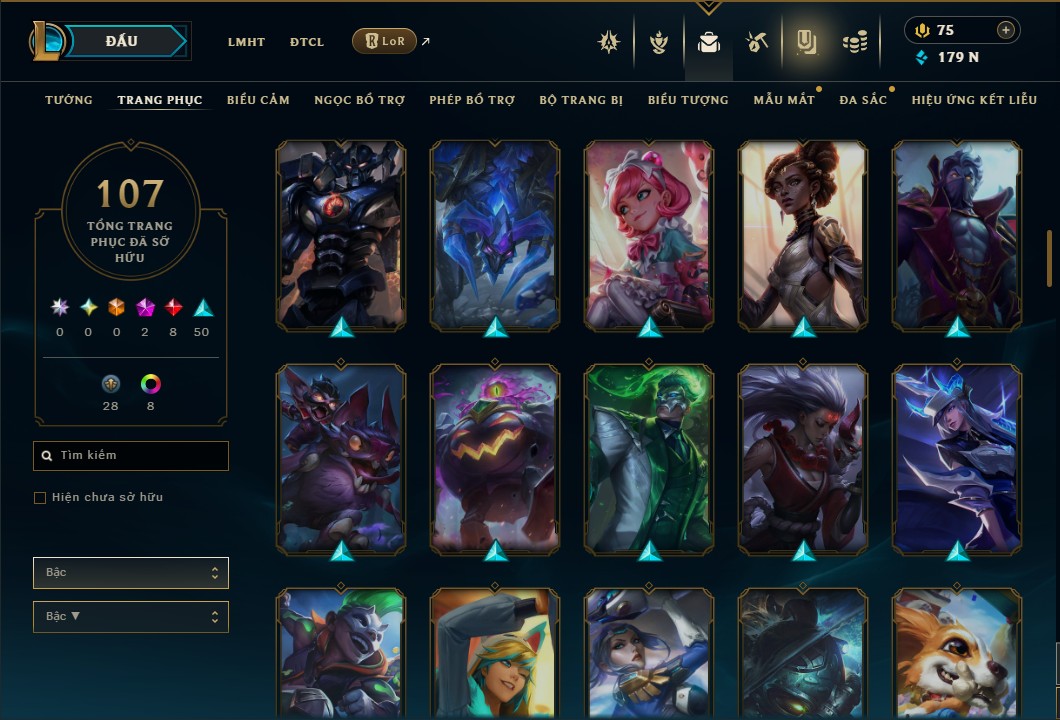Click the plus button to buy RP
The height and width of the screenshot is (720, 1060).
tap(1006, 30)
